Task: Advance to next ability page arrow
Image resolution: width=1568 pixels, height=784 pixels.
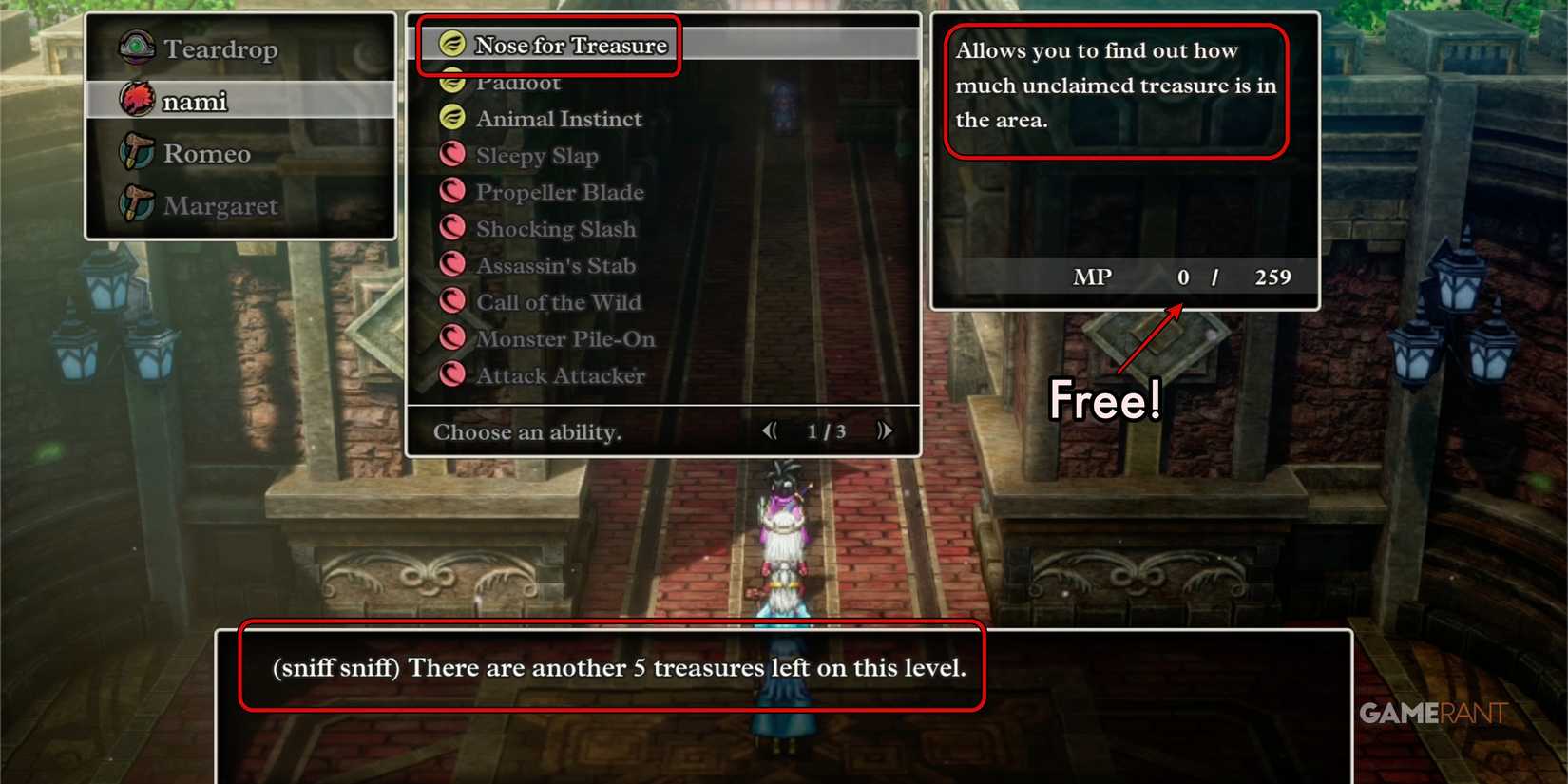Action: click(885, 430)
